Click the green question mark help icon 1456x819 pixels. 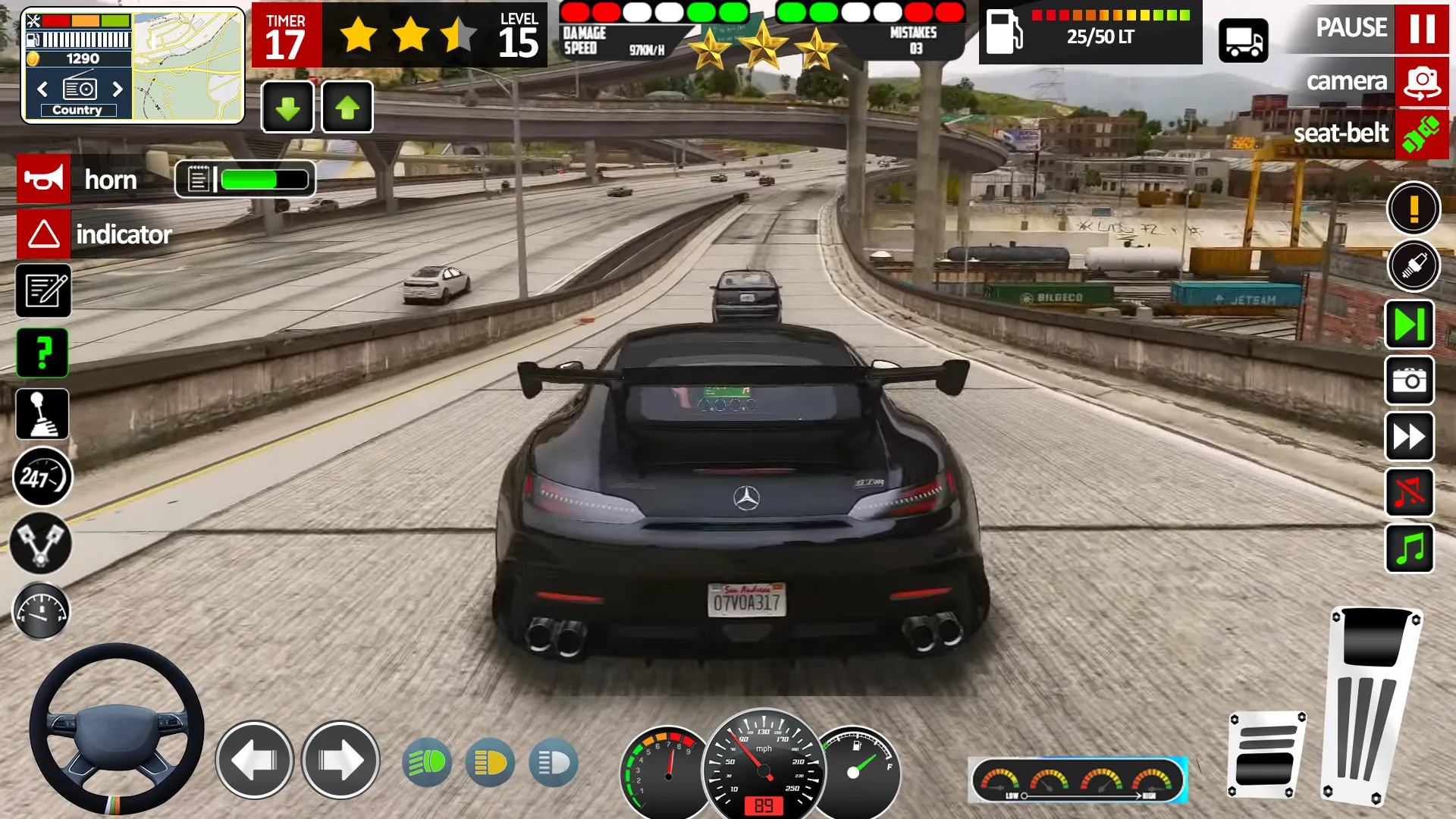(x=44, y=353)
